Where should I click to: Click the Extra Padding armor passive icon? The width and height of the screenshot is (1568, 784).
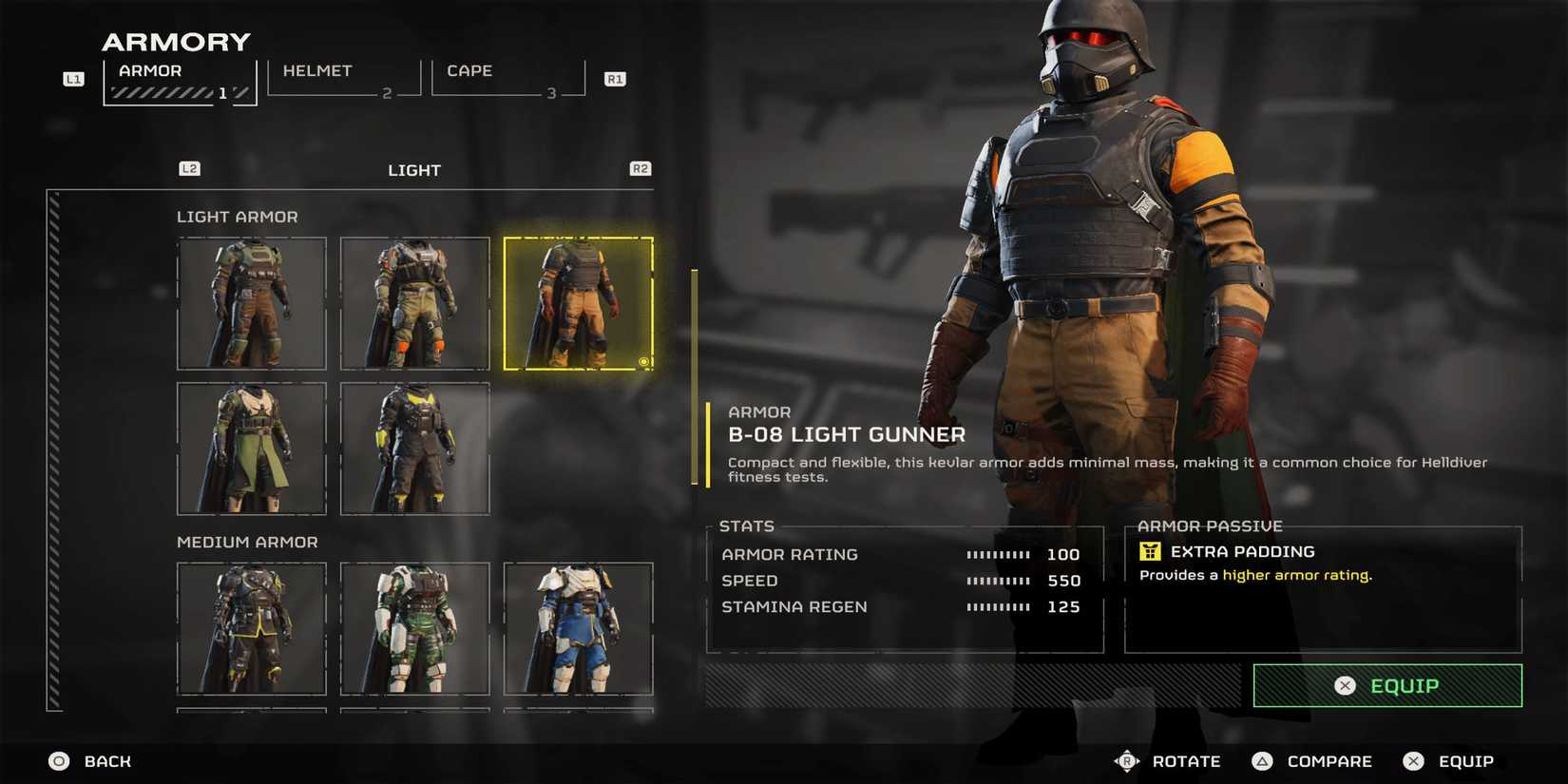click(1151, 551)
